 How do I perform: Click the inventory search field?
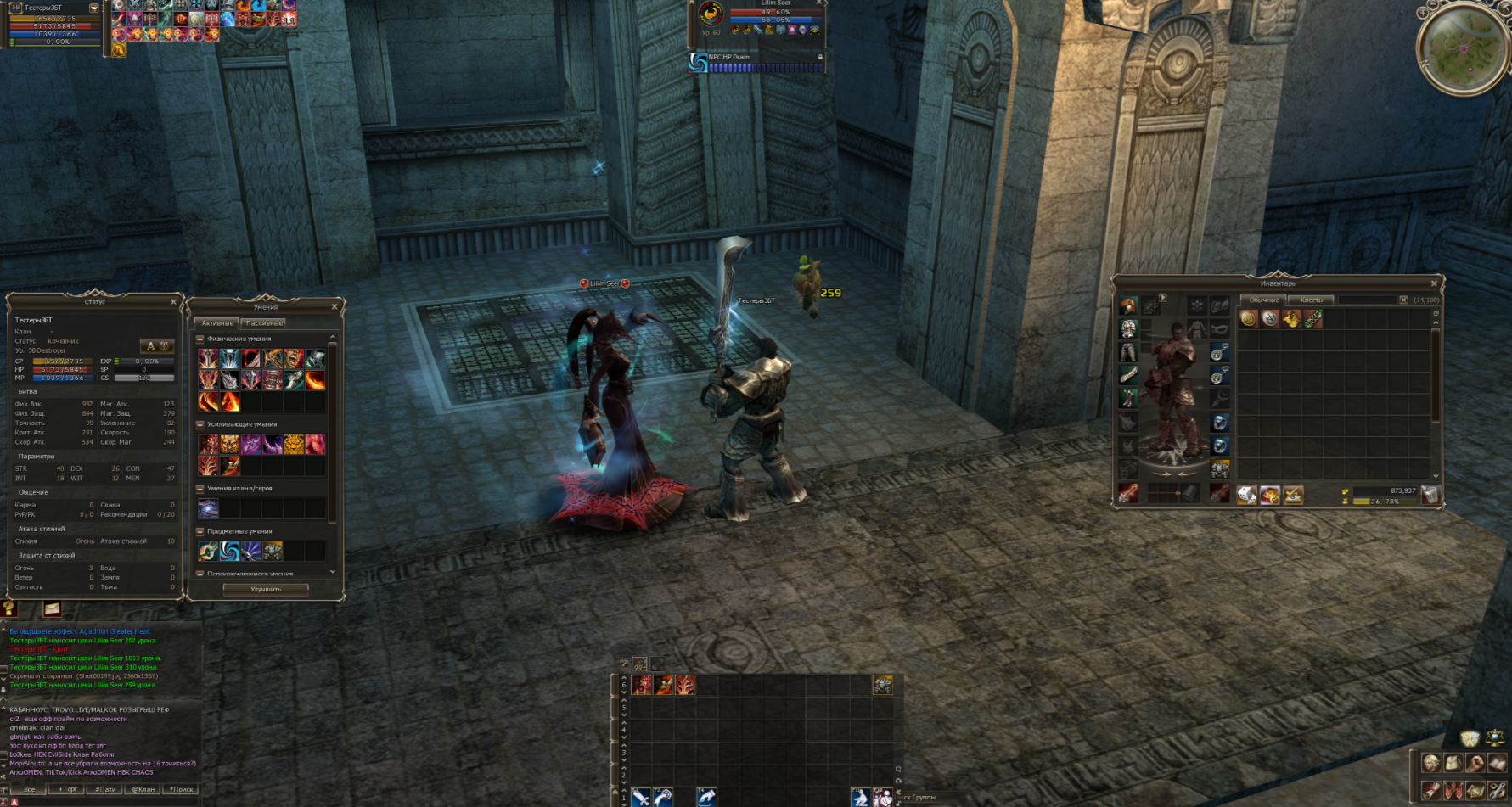[x=1367, y=300]
